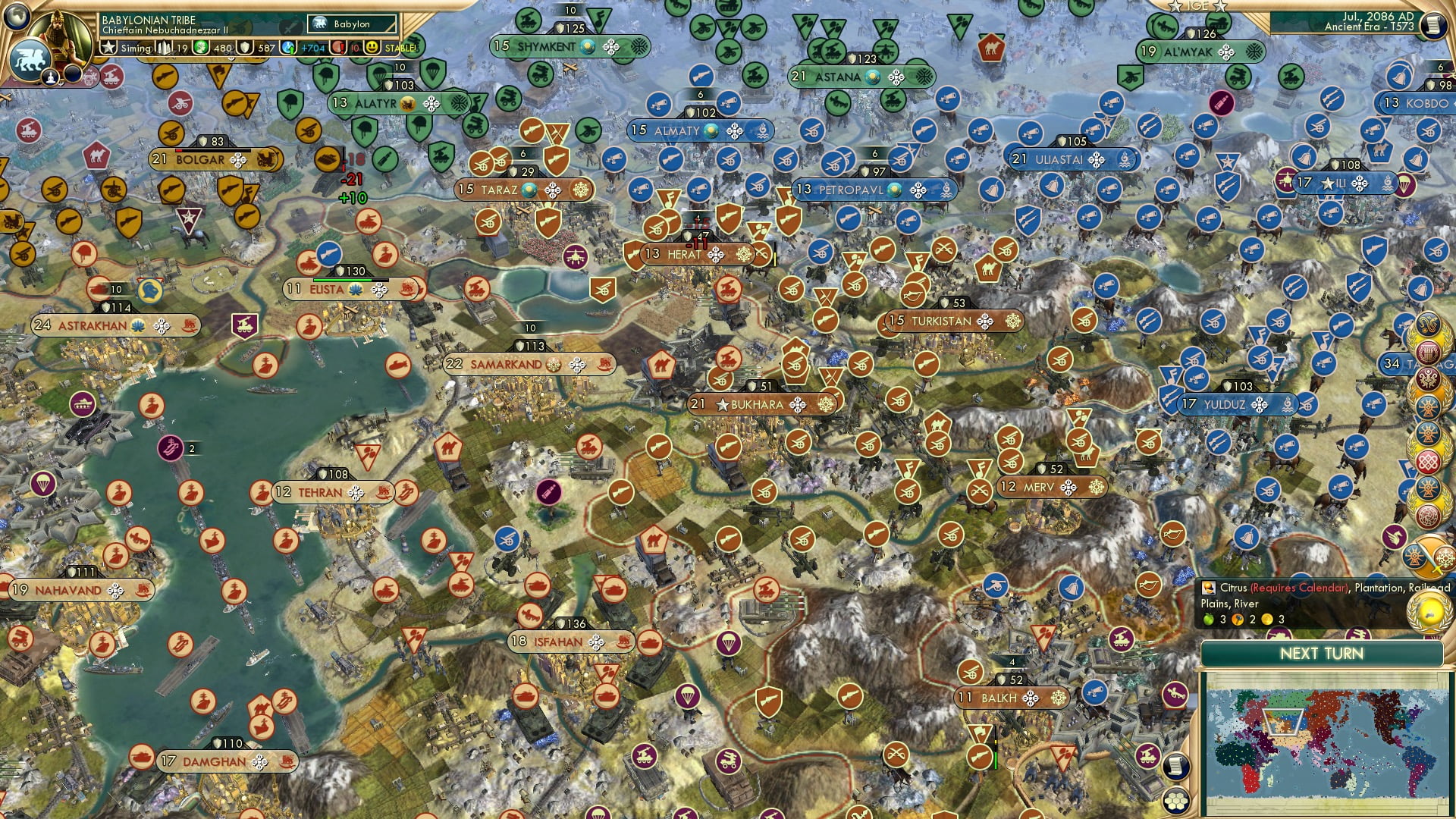Open the Babylon civilization selector in the top banner

(351, 24)
